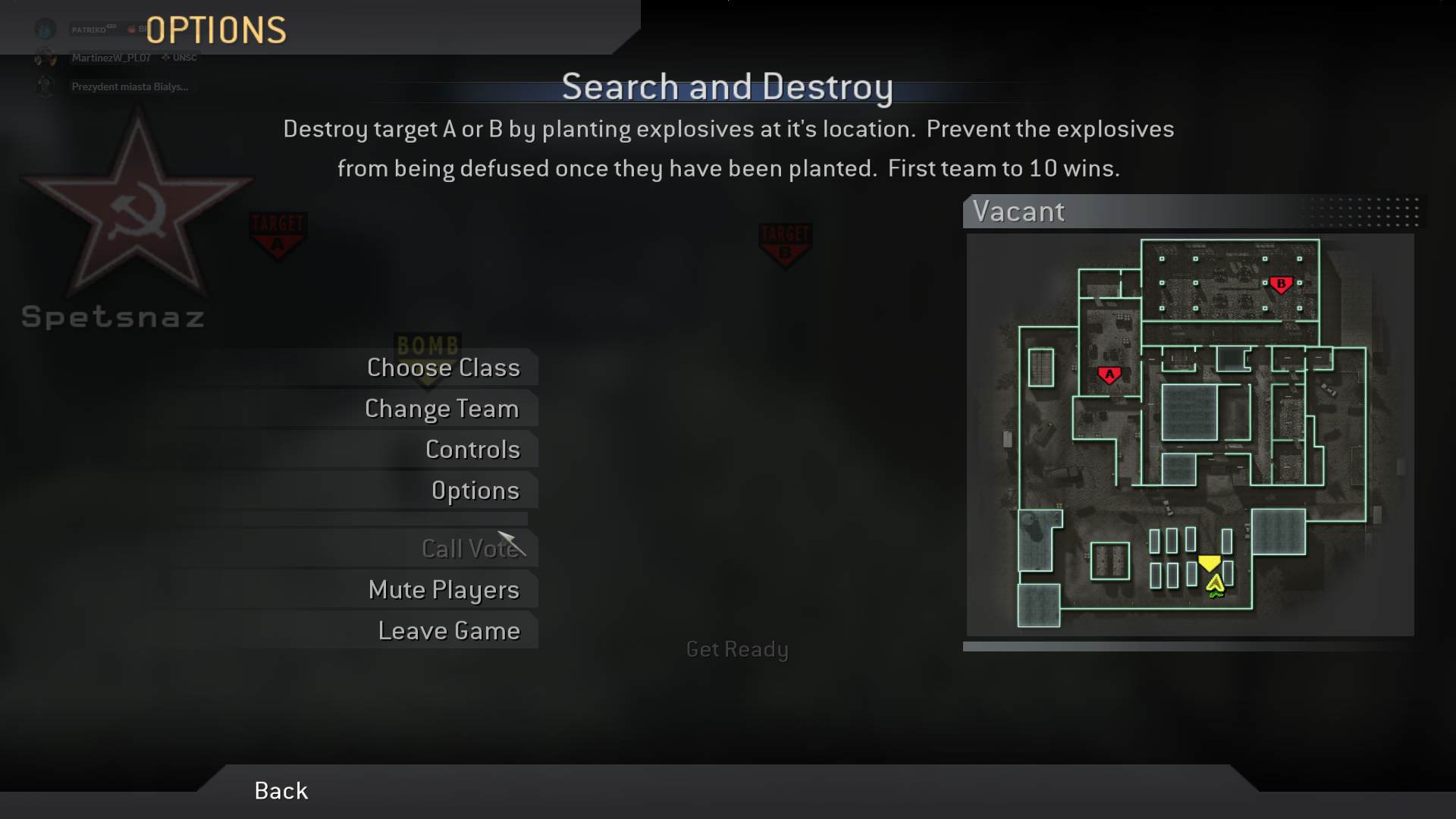Open Mute Players
The width and height of the screenshot is (1456, 819).
coord(444,589)
